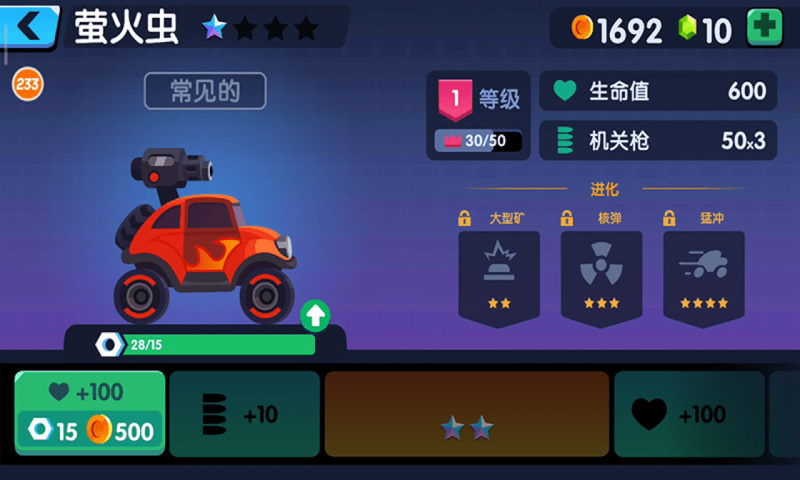This screenshot has height=480, width=800.
Task: Select the two-star locked upgrade tile
Action: pos(467,414)
